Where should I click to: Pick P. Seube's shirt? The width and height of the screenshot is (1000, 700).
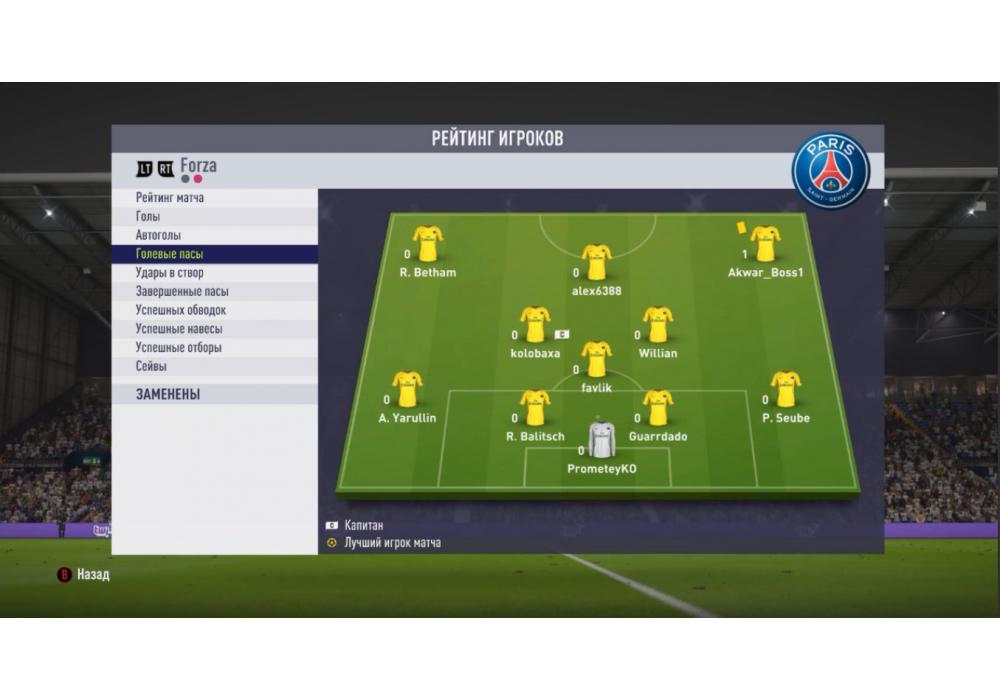[x=785, y=389]
